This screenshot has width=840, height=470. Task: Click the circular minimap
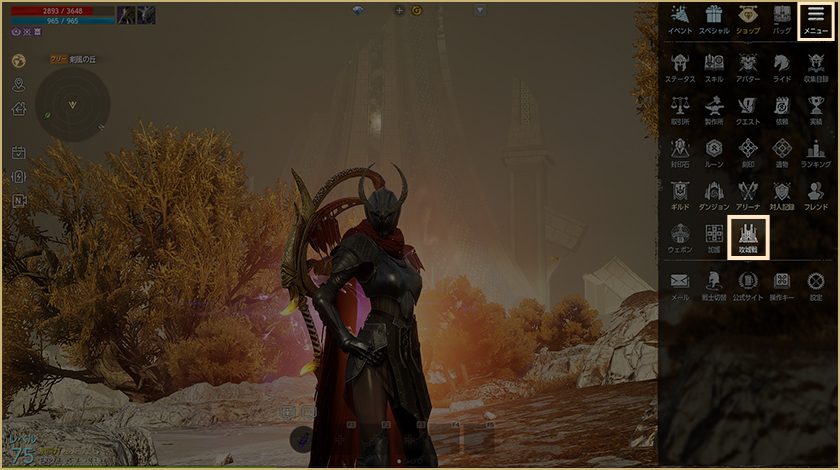[x=72, y=104]
